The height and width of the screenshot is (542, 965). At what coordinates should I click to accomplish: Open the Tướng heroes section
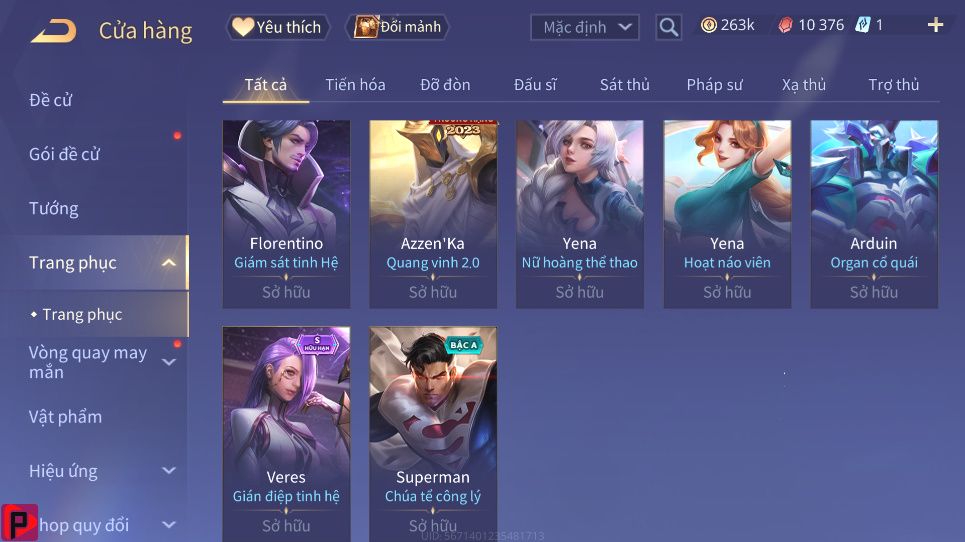coord(54,208)
